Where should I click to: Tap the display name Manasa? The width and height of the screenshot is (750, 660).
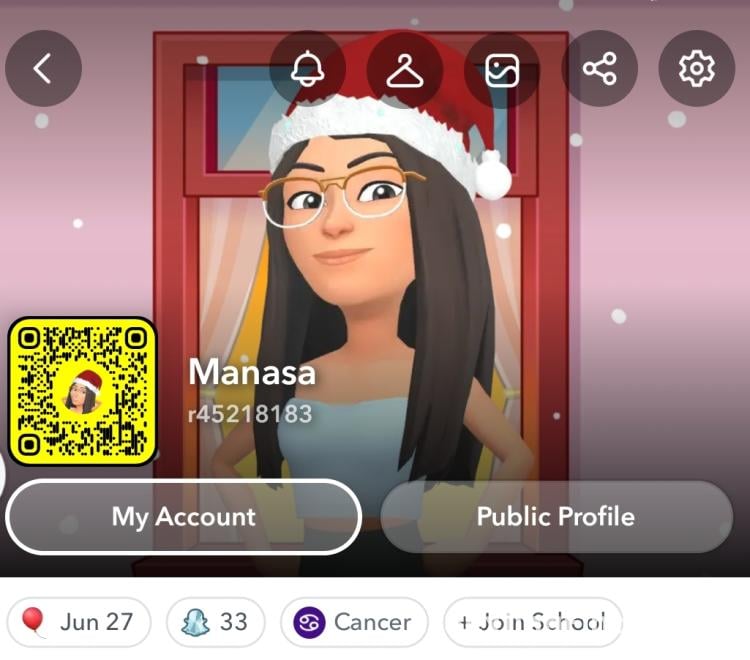252,373
